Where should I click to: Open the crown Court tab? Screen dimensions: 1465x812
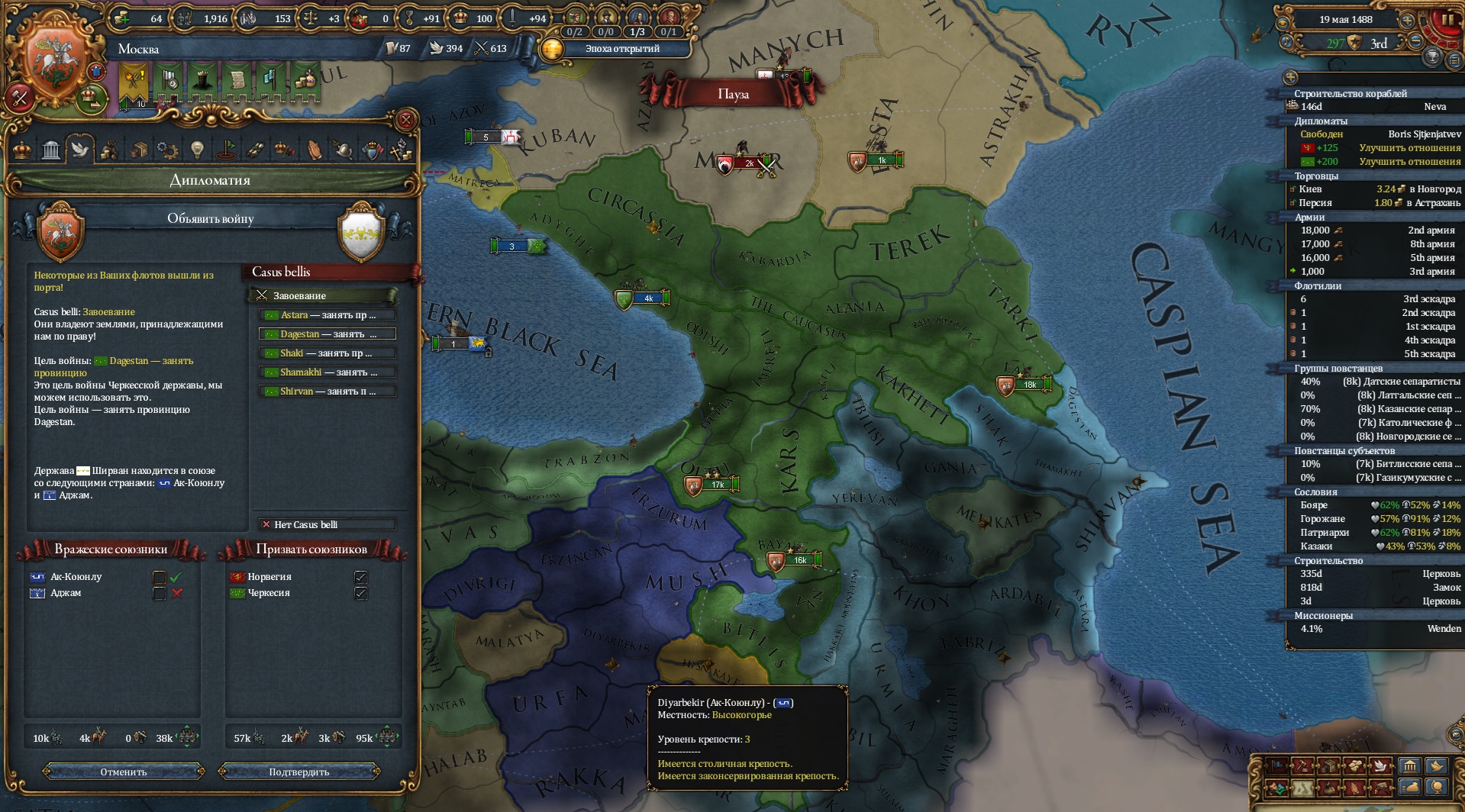[22, 150]
